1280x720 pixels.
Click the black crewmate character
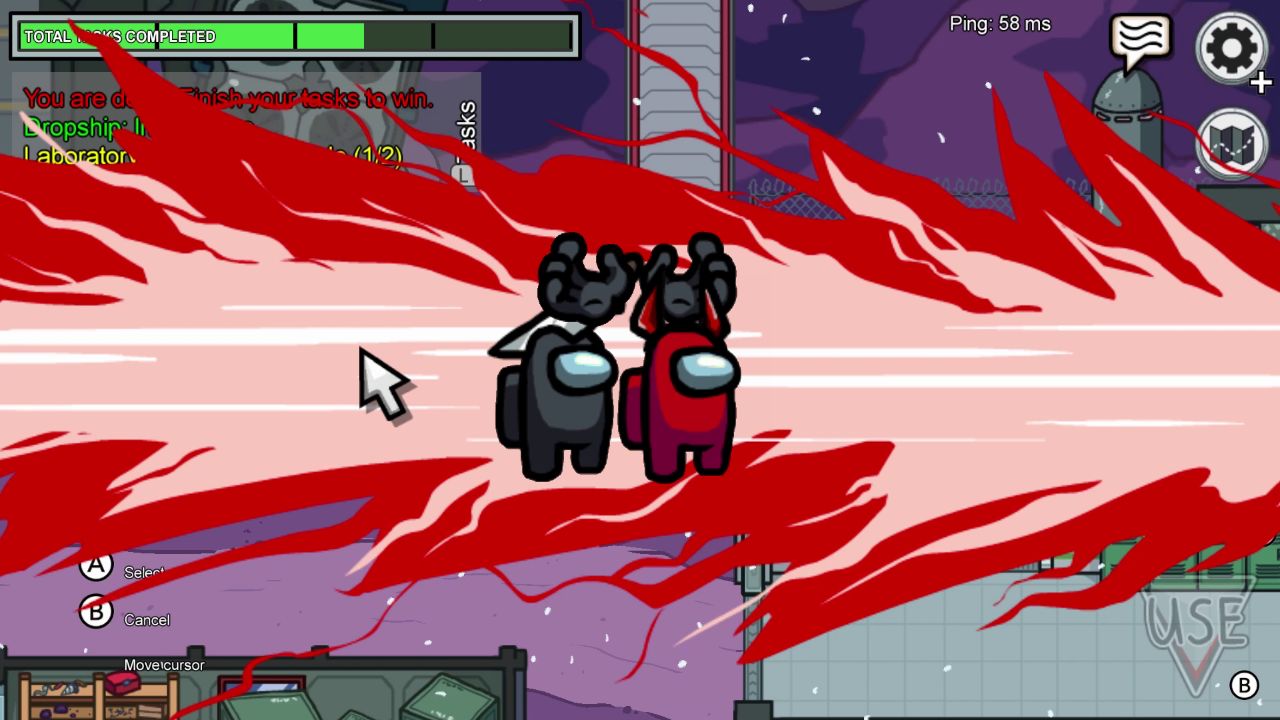pos(570,390)
